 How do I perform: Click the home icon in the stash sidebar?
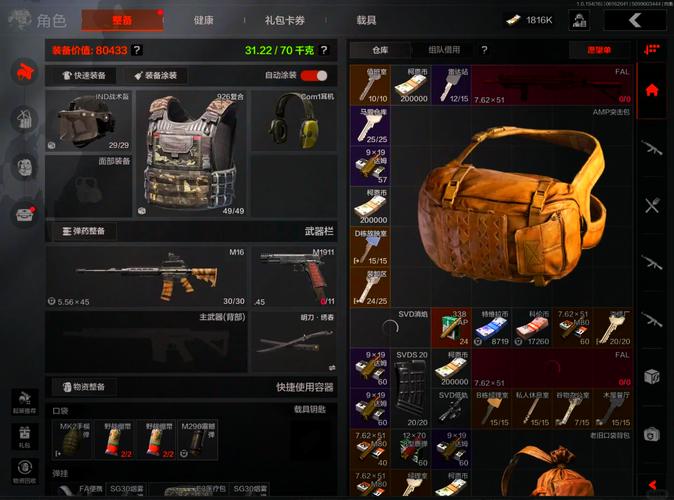[x=652, y=90]
